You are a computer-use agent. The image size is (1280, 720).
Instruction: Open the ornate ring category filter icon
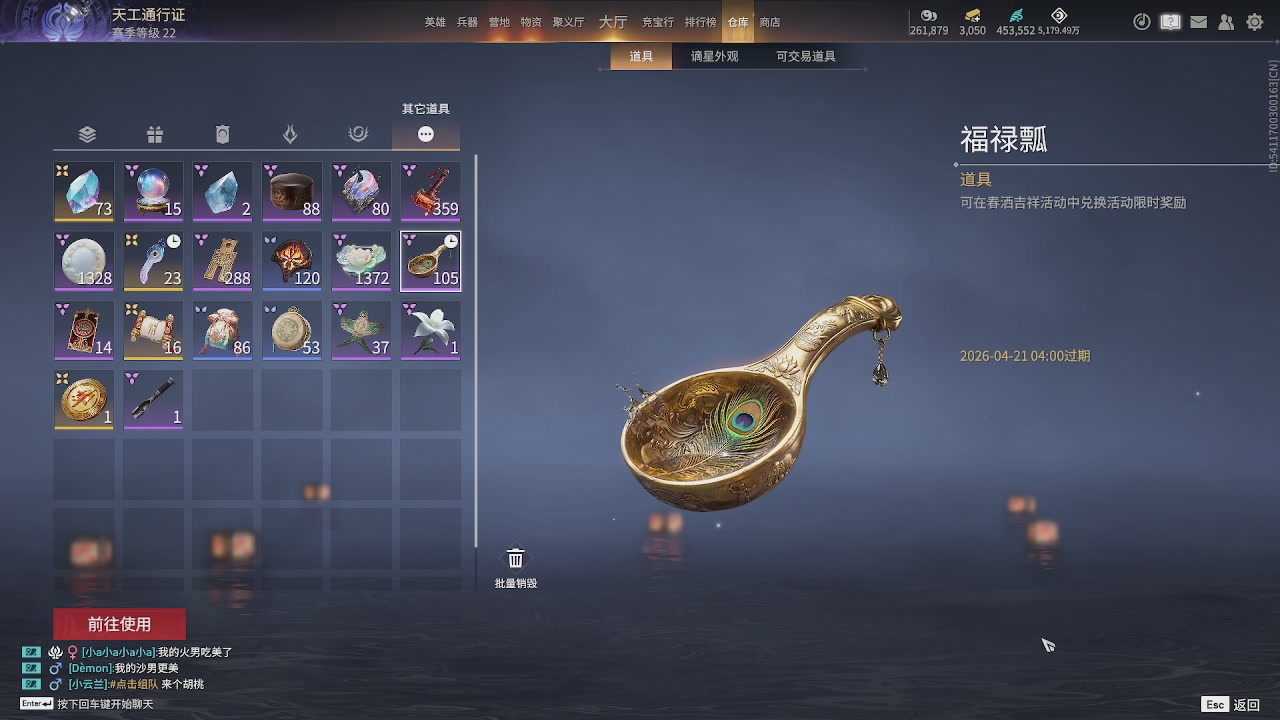pos(358,133)
